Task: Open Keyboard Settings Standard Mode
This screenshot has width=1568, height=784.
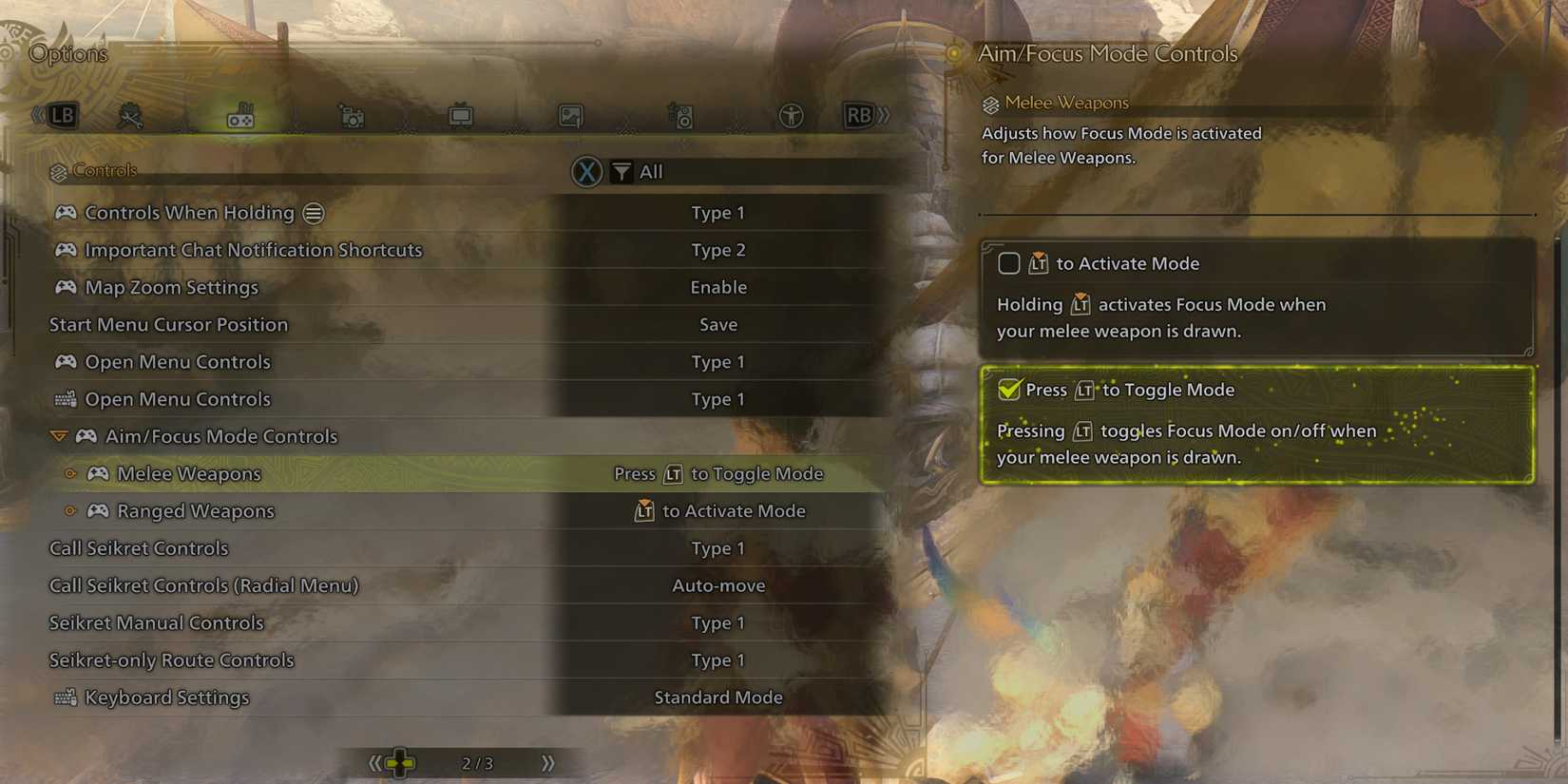Action: coord(718,697)
